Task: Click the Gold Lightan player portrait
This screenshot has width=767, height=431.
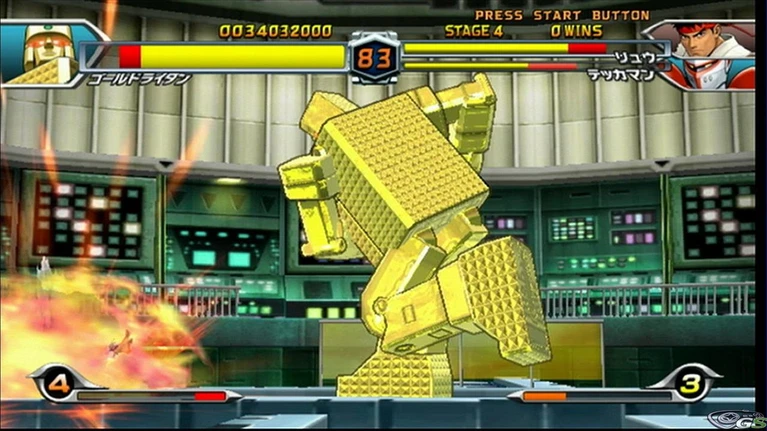Action: click(42, 54)
